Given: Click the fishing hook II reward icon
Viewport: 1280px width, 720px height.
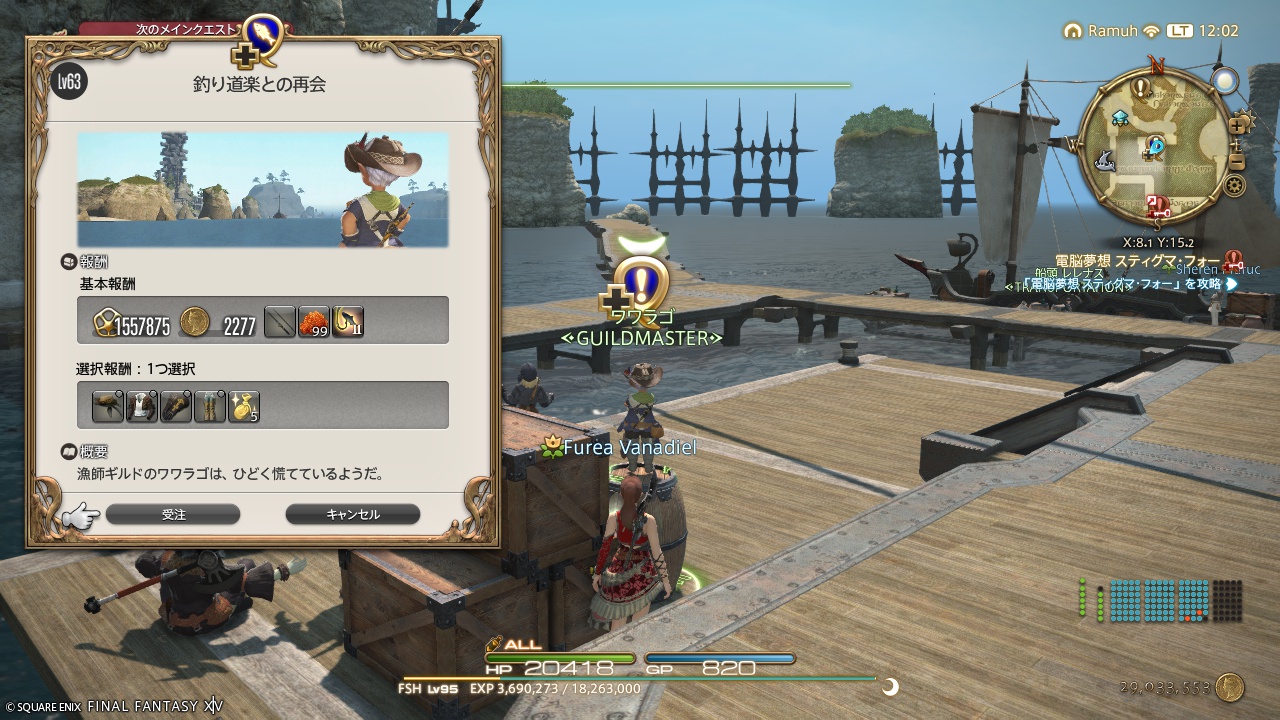Looking at the screenshot, I should [348, 321].
